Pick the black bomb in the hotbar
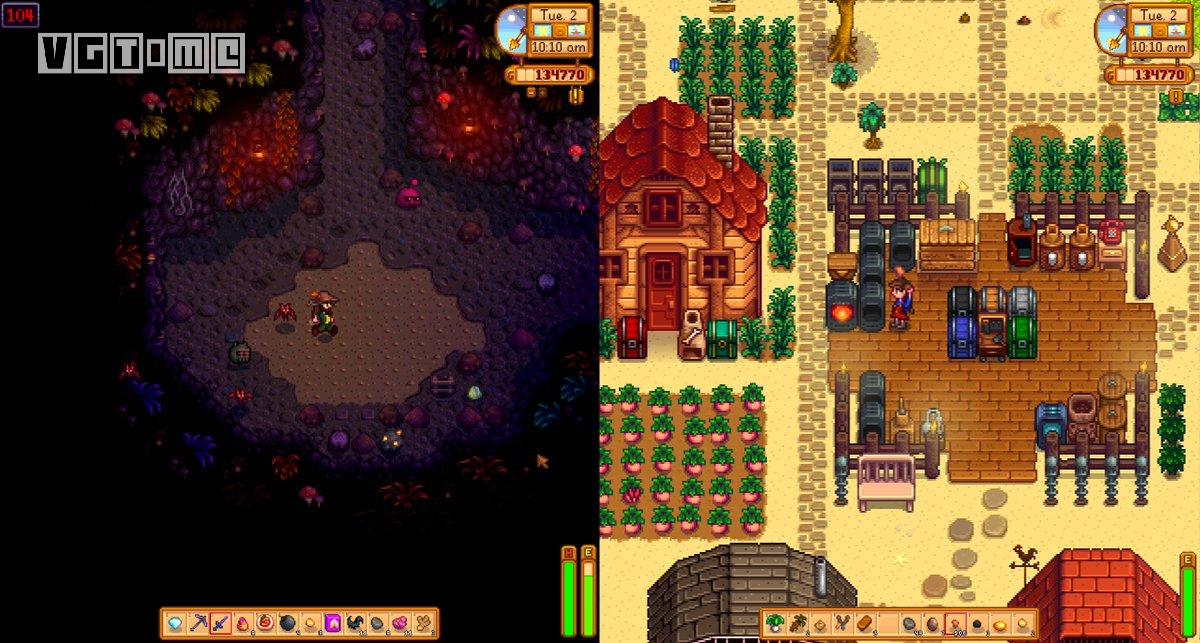This screenshot has width=1200, height=643. coord(286,622)
